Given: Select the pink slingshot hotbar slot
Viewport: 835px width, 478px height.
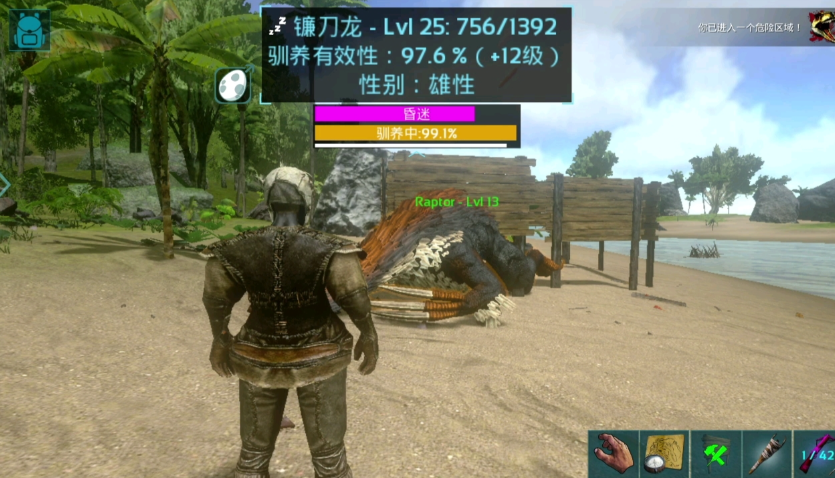Looking at the screenshot, I should (x=815, y=455).
